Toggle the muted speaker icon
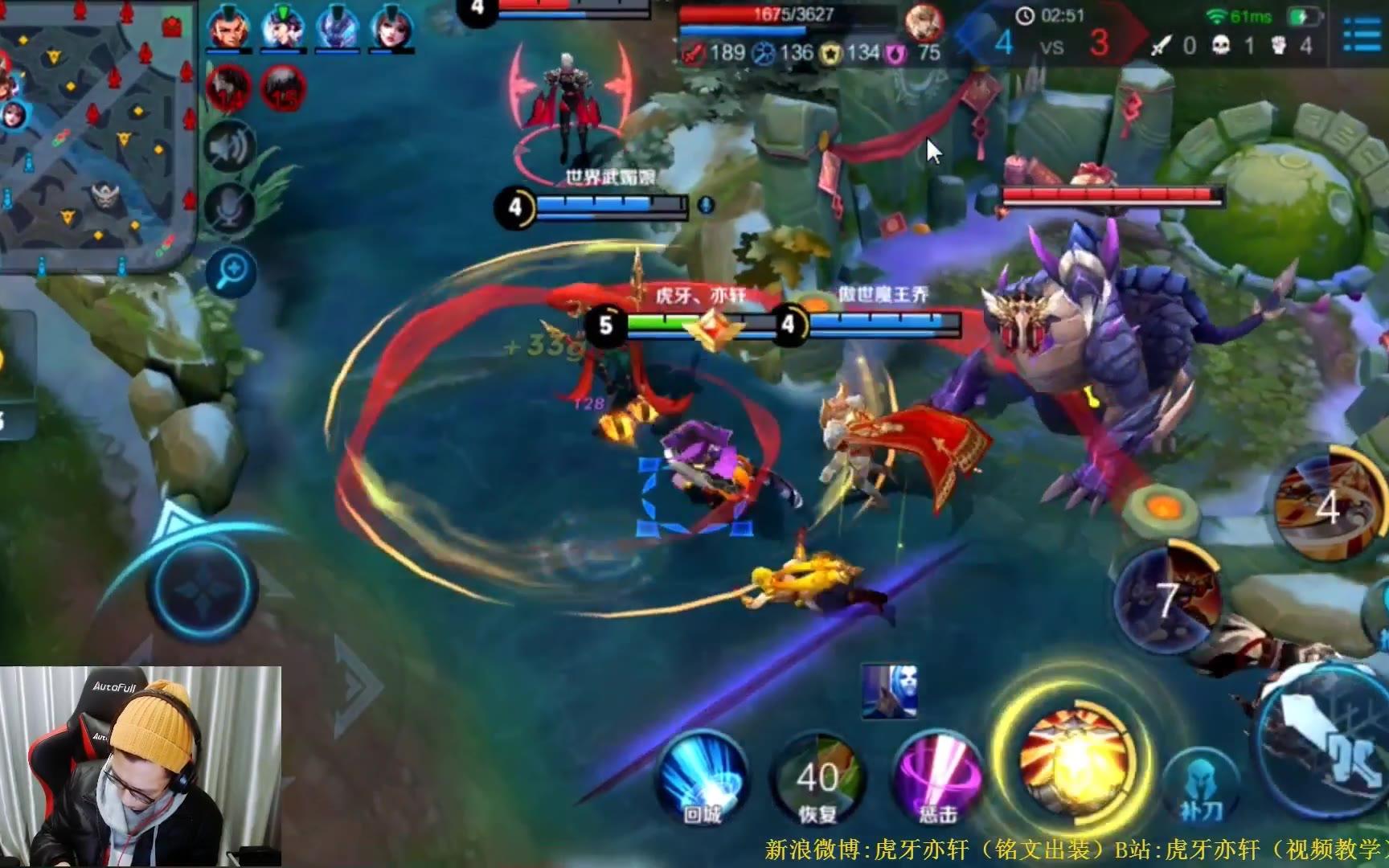1389x868 pixels. coord(230,148)
